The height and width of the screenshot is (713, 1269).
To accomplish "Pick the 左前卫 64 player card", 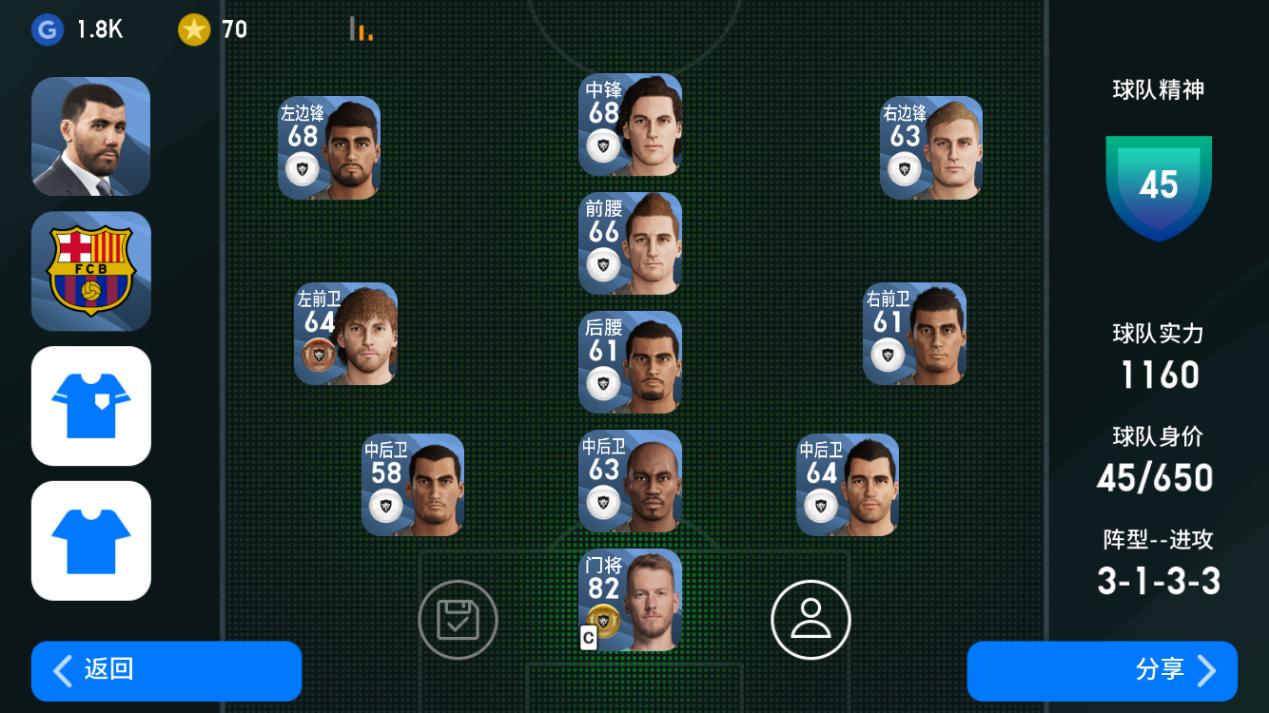I will click(x=345, y=334).
